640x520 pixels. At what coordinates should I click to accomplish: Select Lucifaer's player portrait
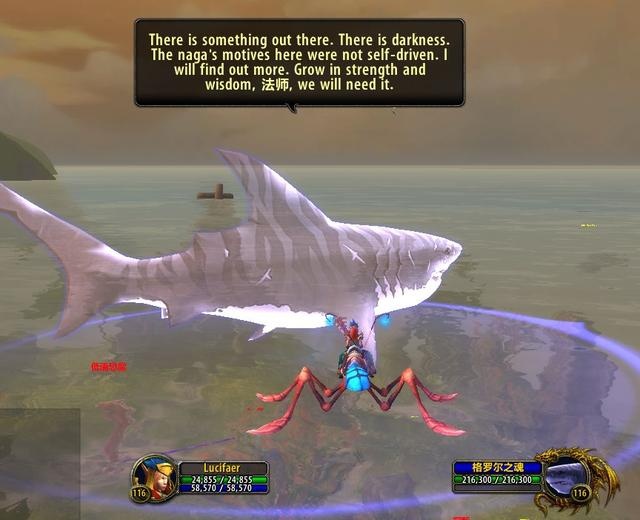tap(156, 475)
